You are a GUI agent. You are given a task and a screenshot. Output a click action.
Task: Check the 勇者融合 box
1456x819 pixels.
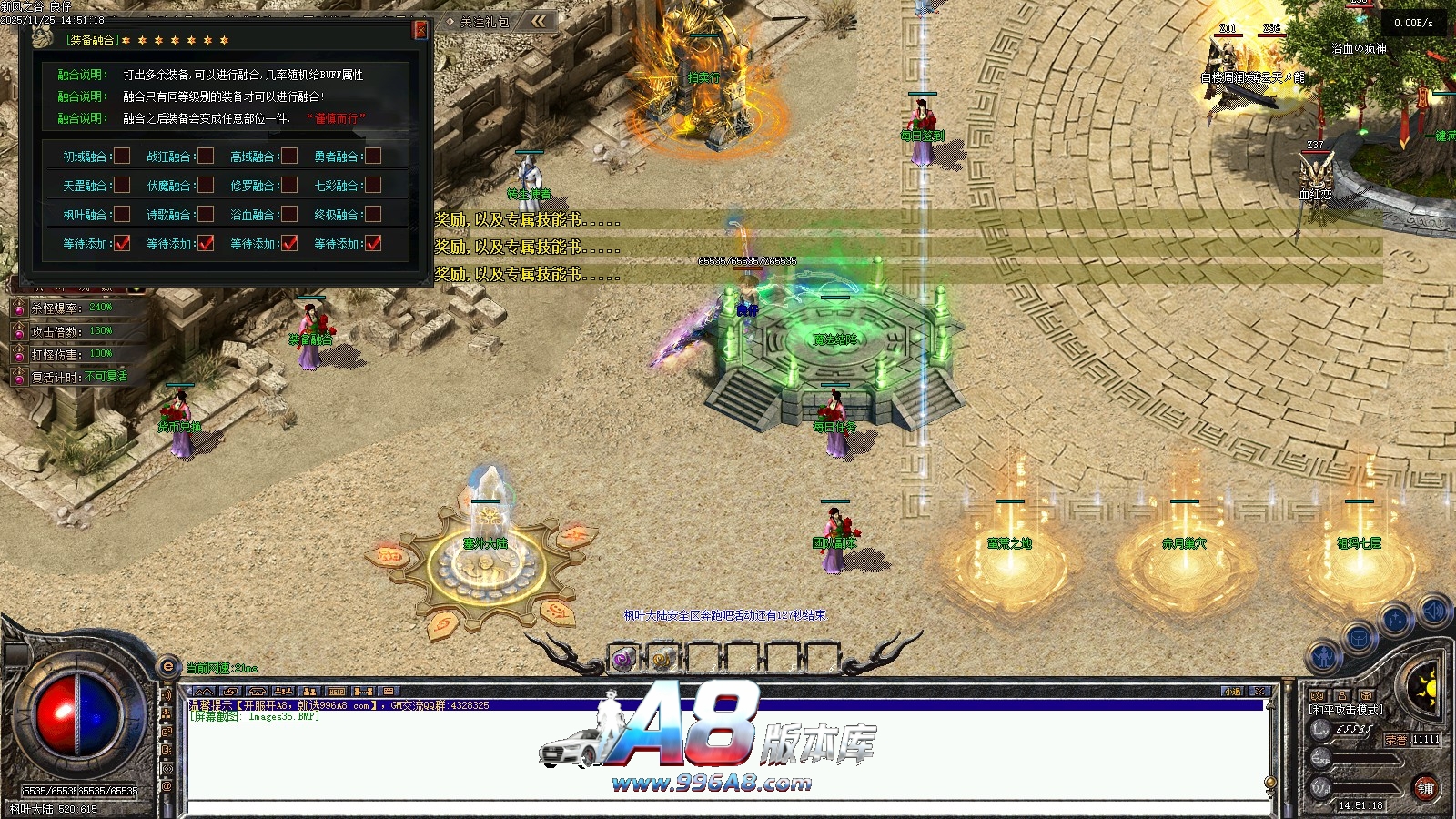pyautogui.click(x=373, y=157)
